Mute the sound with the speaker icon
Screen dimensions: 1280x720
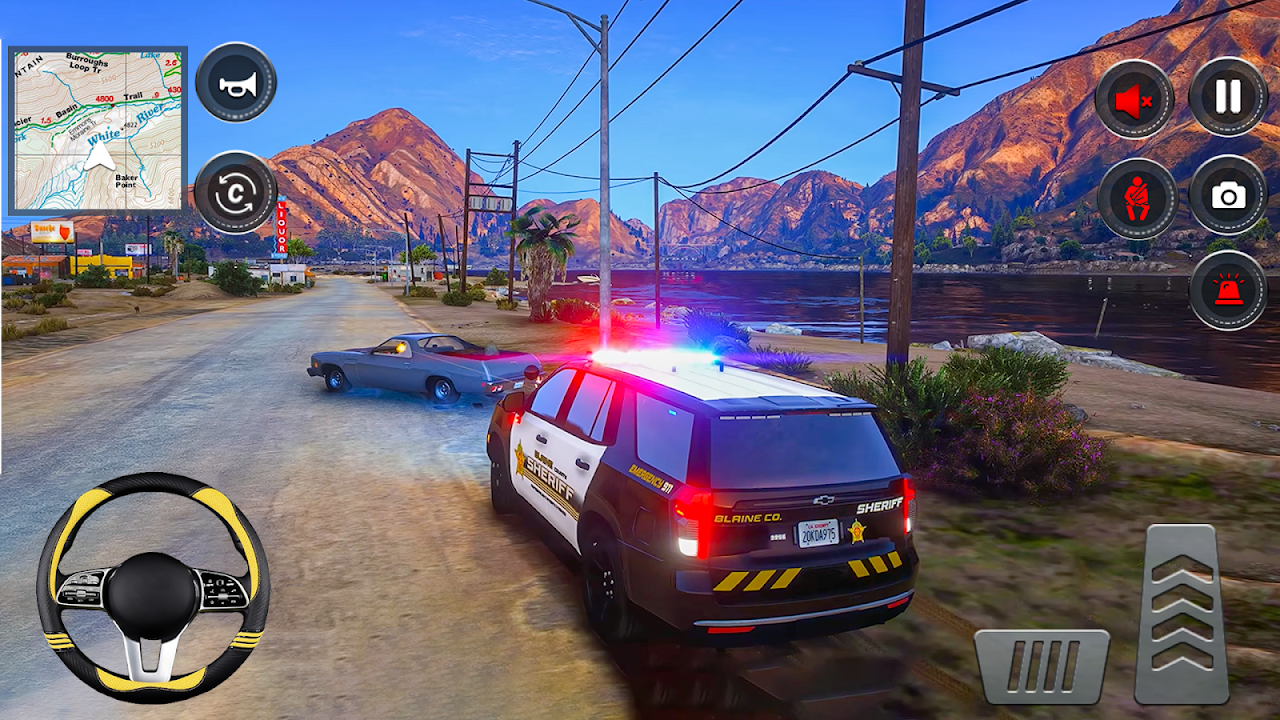[1135, 99]
